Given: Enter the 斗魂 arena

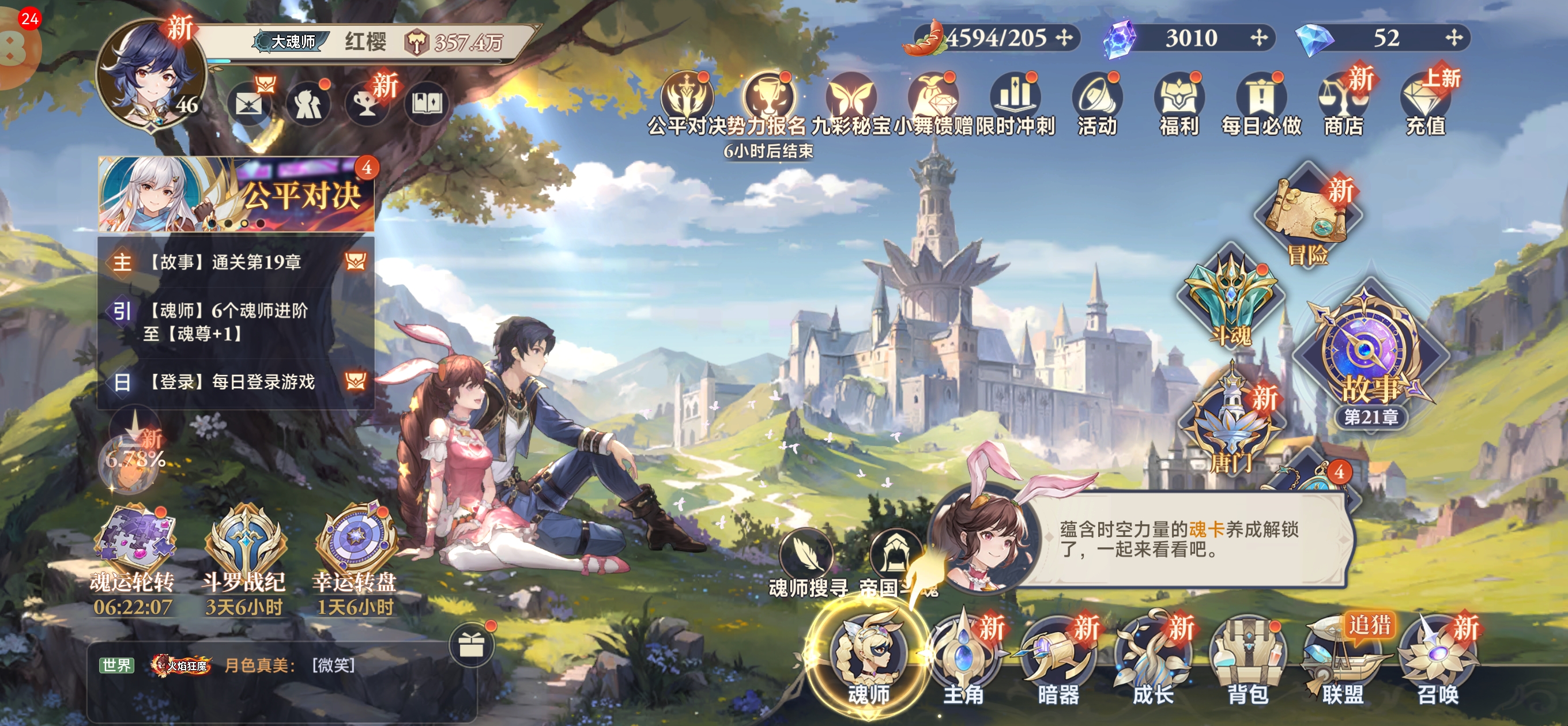Looking at the screenshot, I should point(1230,298).
